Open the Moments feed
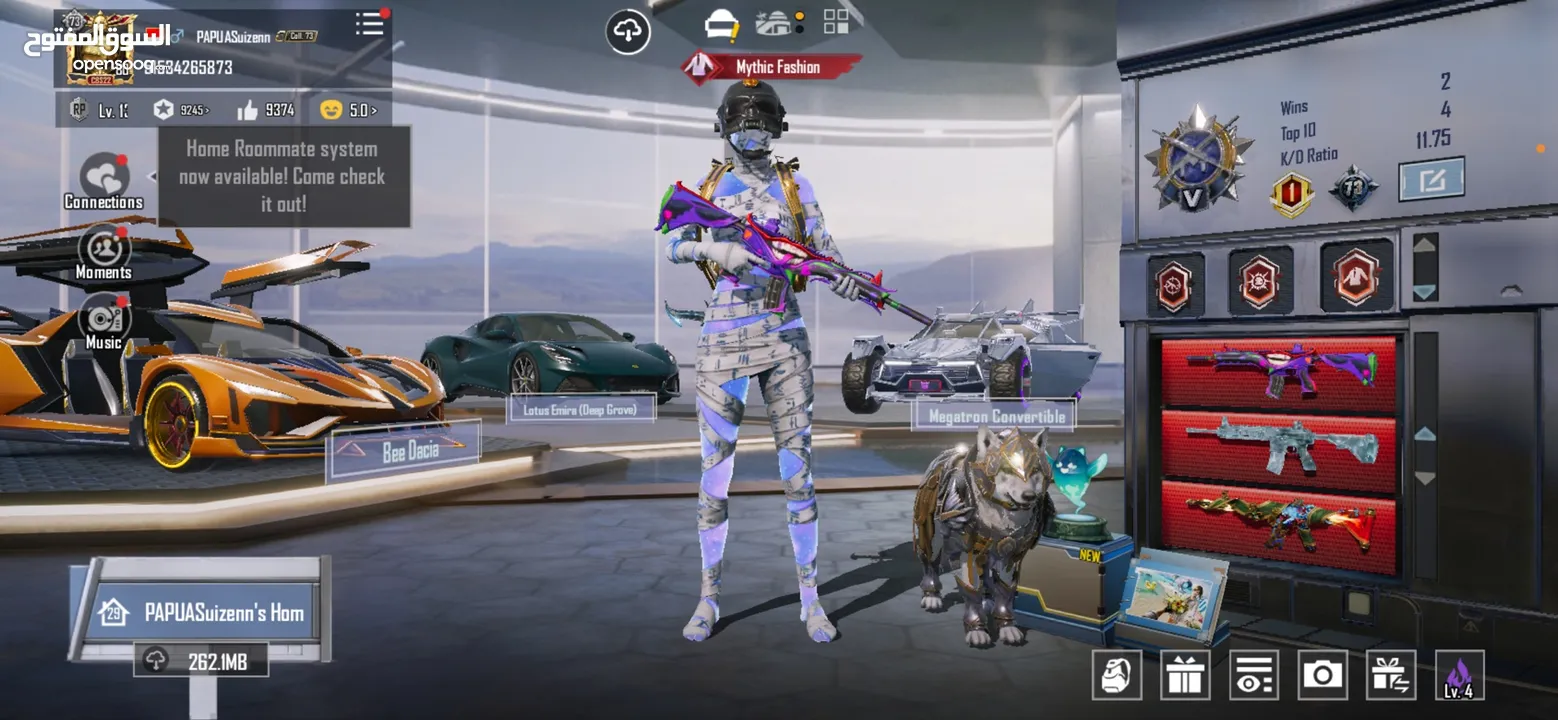This screenshot has height=720, width=1558. tap(103, 252)
